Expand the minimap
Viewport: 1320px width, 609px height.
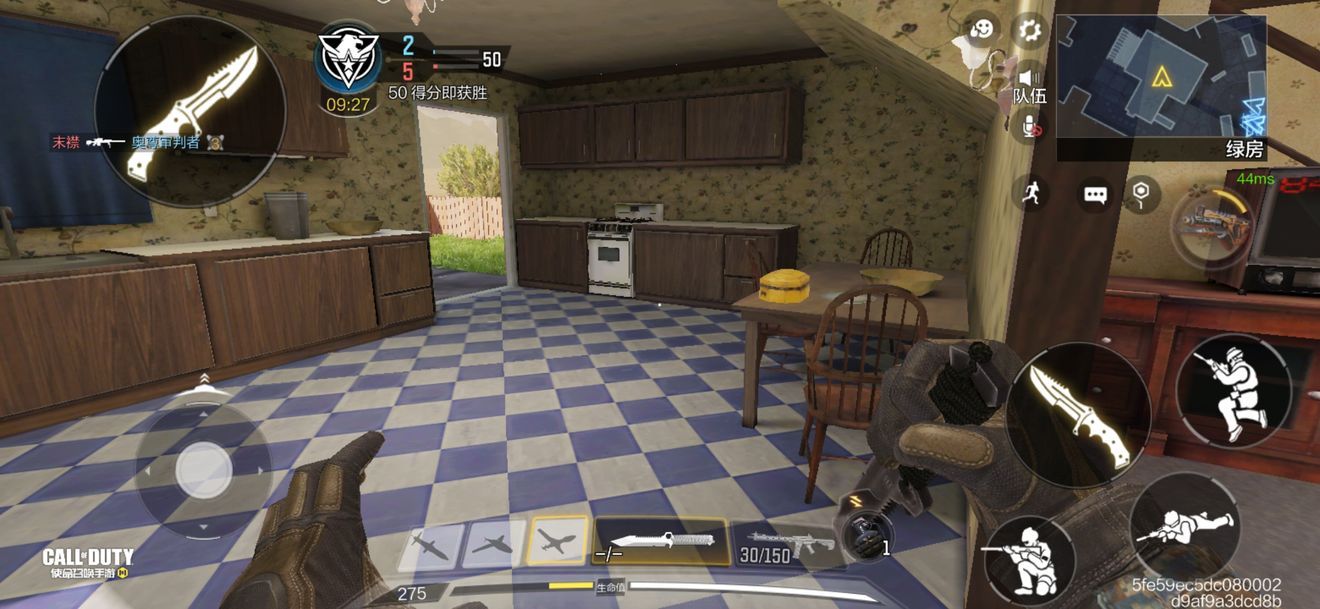pos(1161,78)
